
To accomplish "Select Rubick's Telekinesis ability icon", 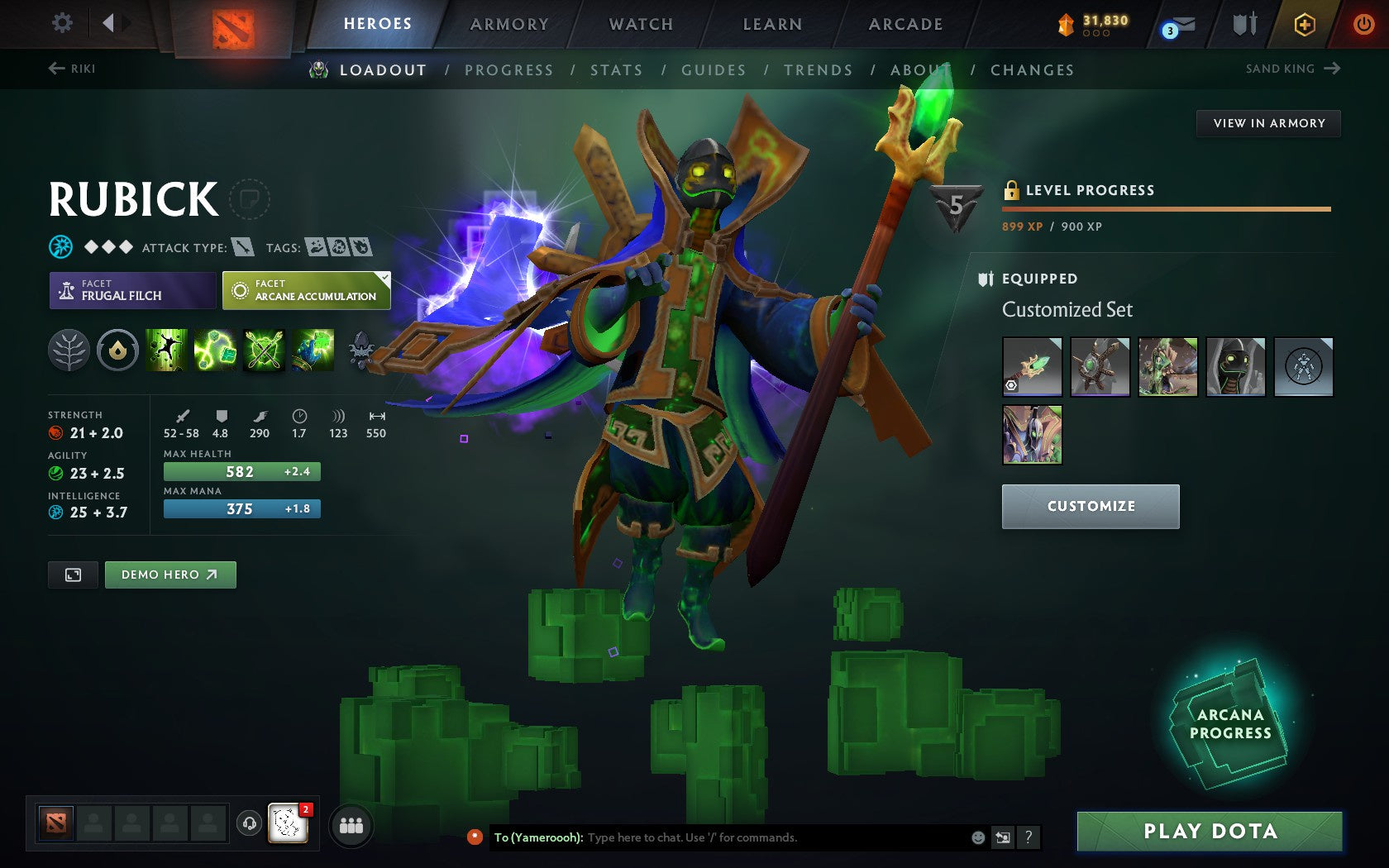I will tap(165, 351).
